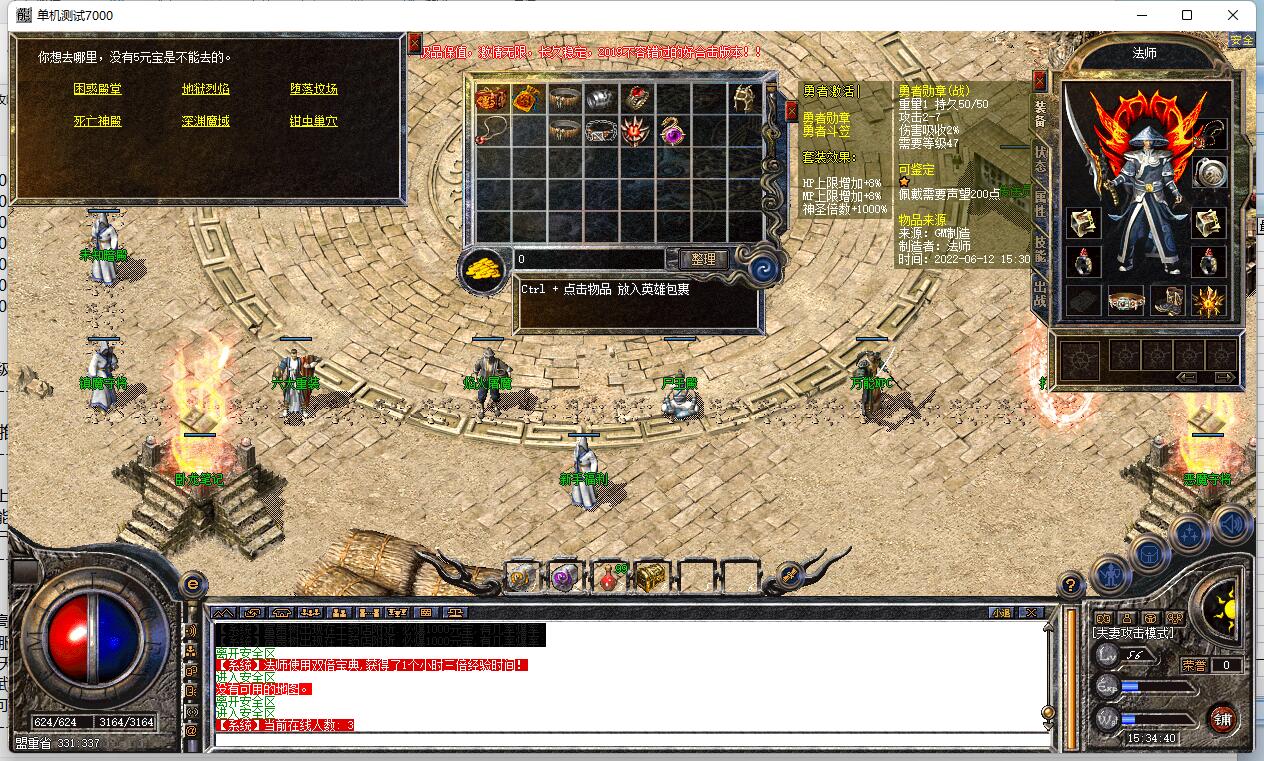The width and height of the screenshot is (1264, 761).
Task: Open the 铺 shop button
Action: pos(1222,718)
